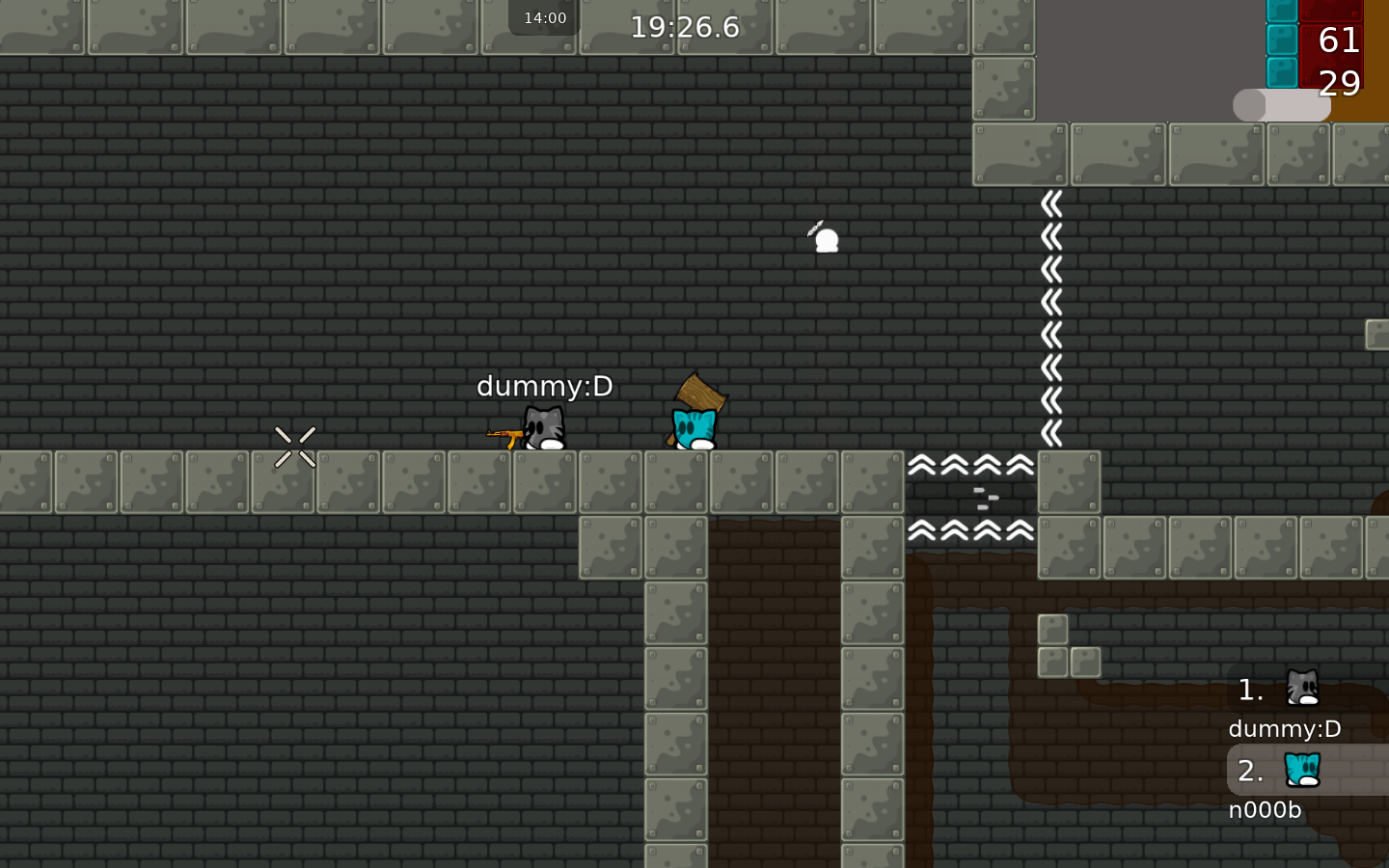Screen dimensions: 1389x868
Task: Click the player name dummy:D above the character
Action: (x=545, y=386)
